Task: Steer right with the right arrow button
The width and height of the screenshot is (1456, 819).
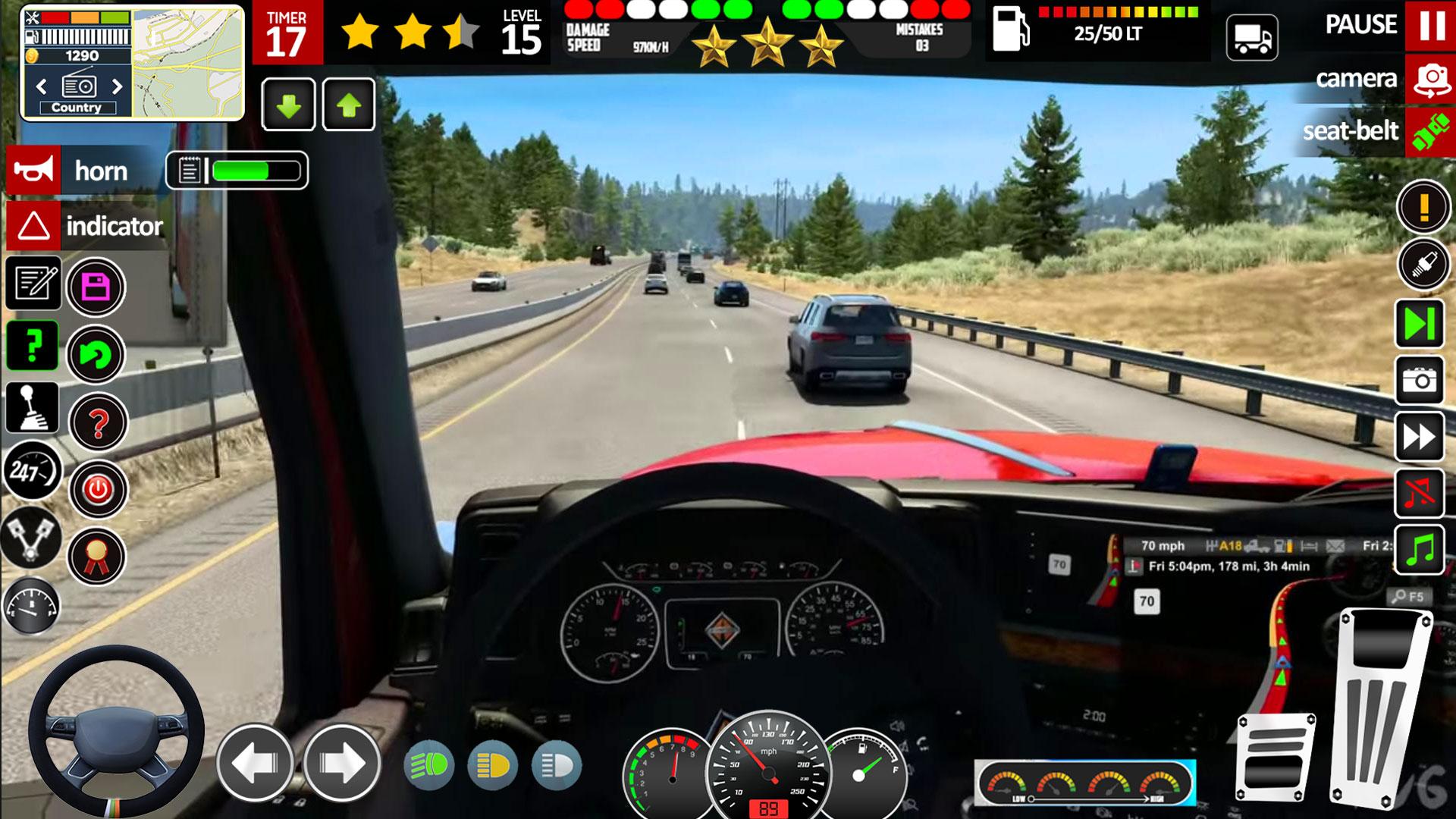Action: click(342, 763)
